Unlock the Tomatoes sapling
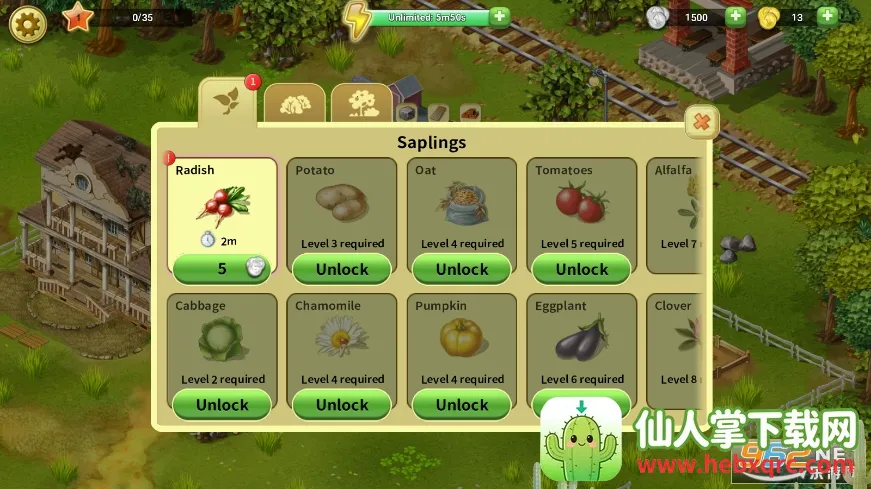This screenshot has height=489, width=871. coord(582,269)
